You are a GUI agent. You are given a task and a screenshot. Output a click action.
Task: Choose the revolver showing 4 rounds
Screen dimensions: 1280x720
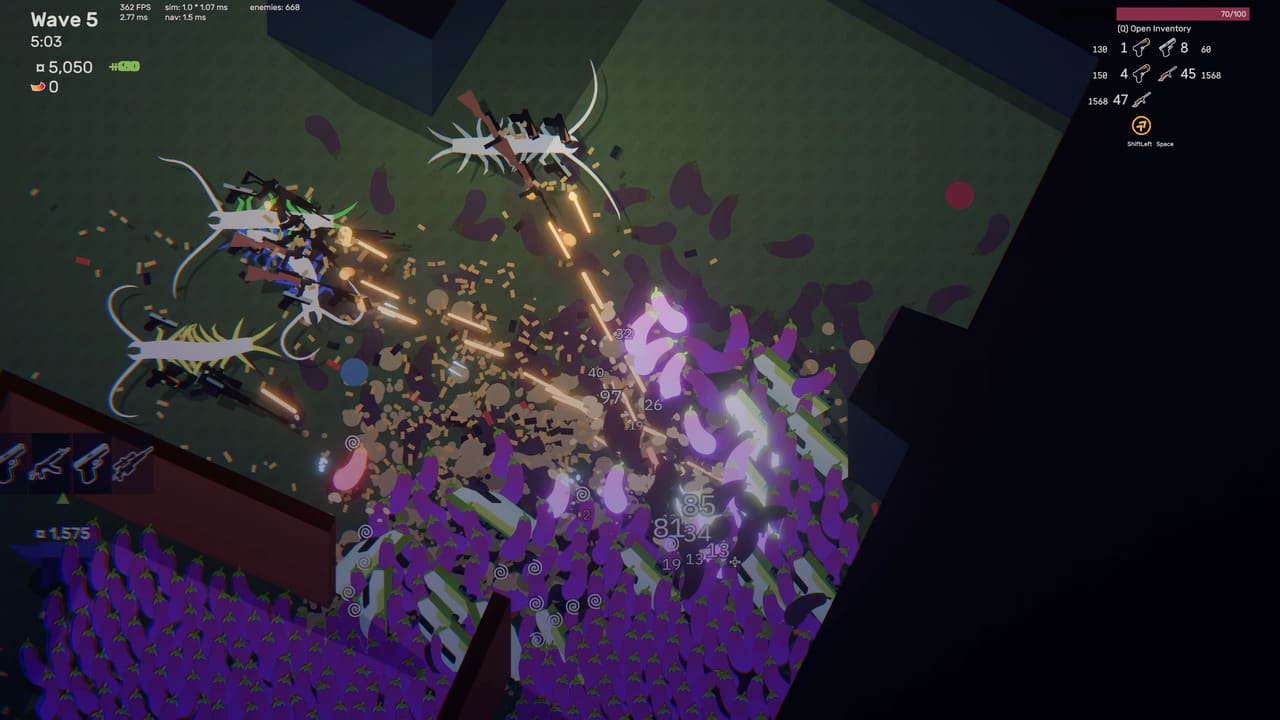1141,74
